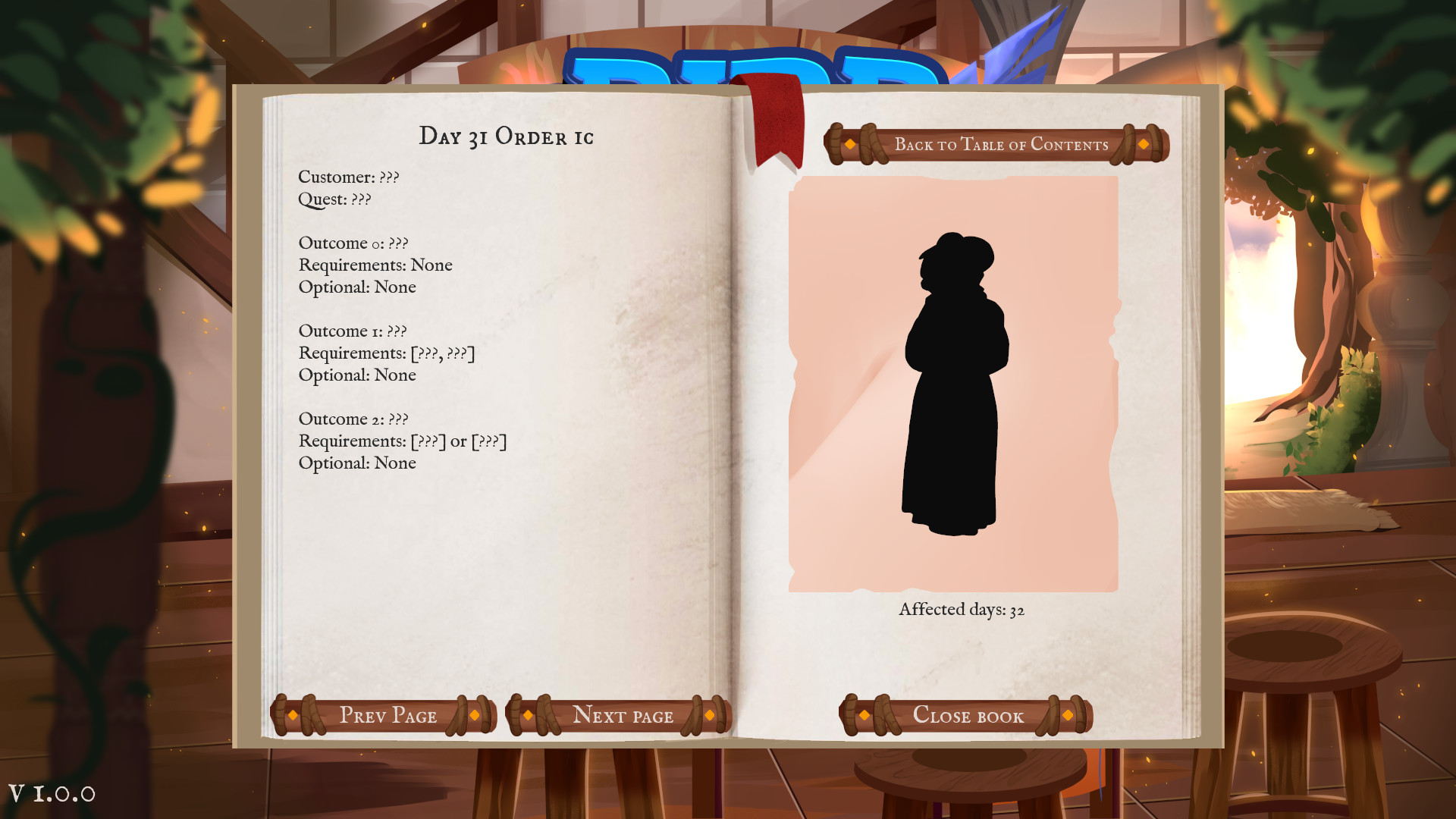This screenshot has width=1456, height=819.
Task: Click the Affected days 32 label
Action: 961,608
